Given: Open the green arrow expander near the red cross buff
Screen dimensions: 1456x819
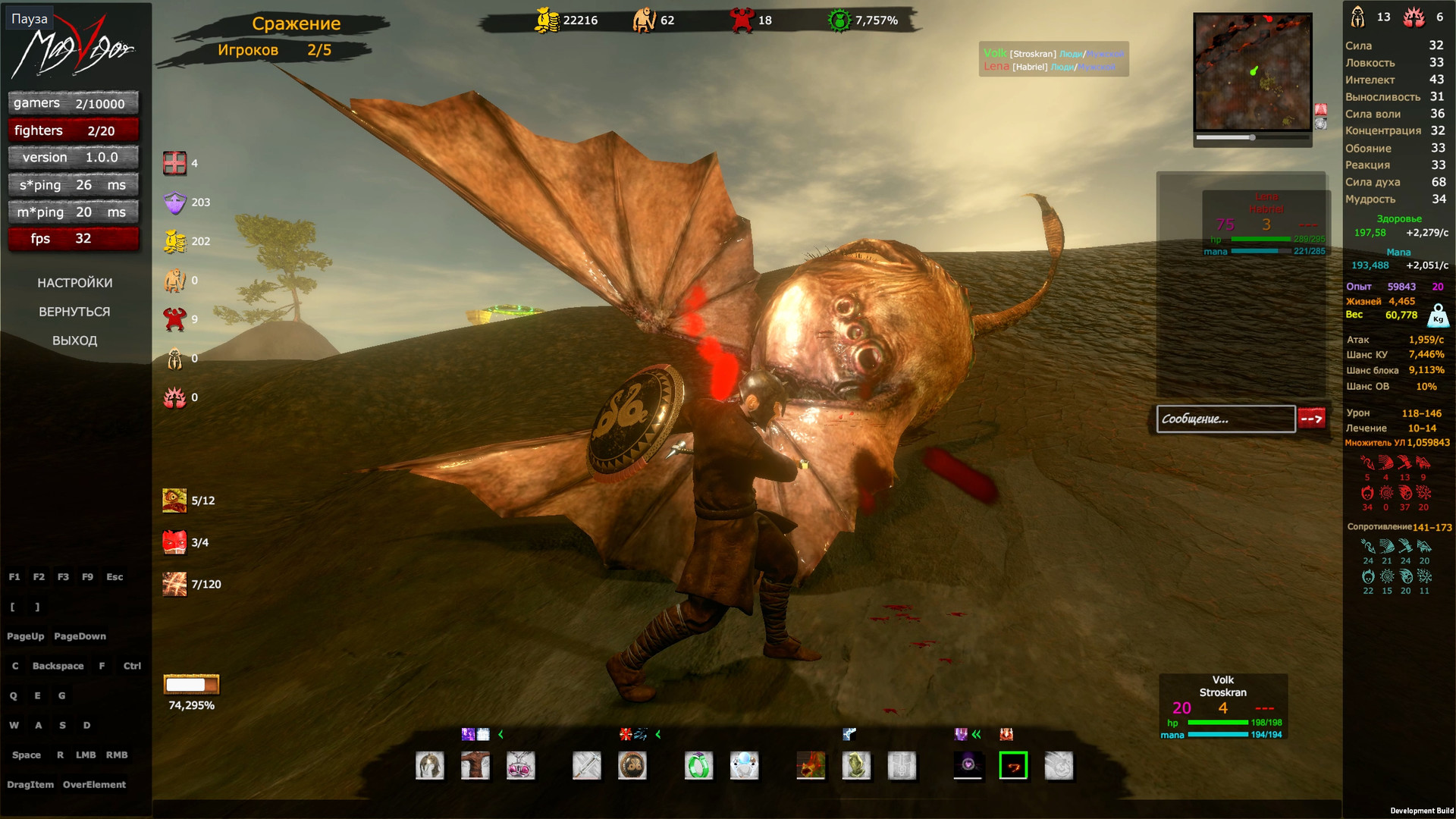Looking at the screenshot, I should point(657,733).
